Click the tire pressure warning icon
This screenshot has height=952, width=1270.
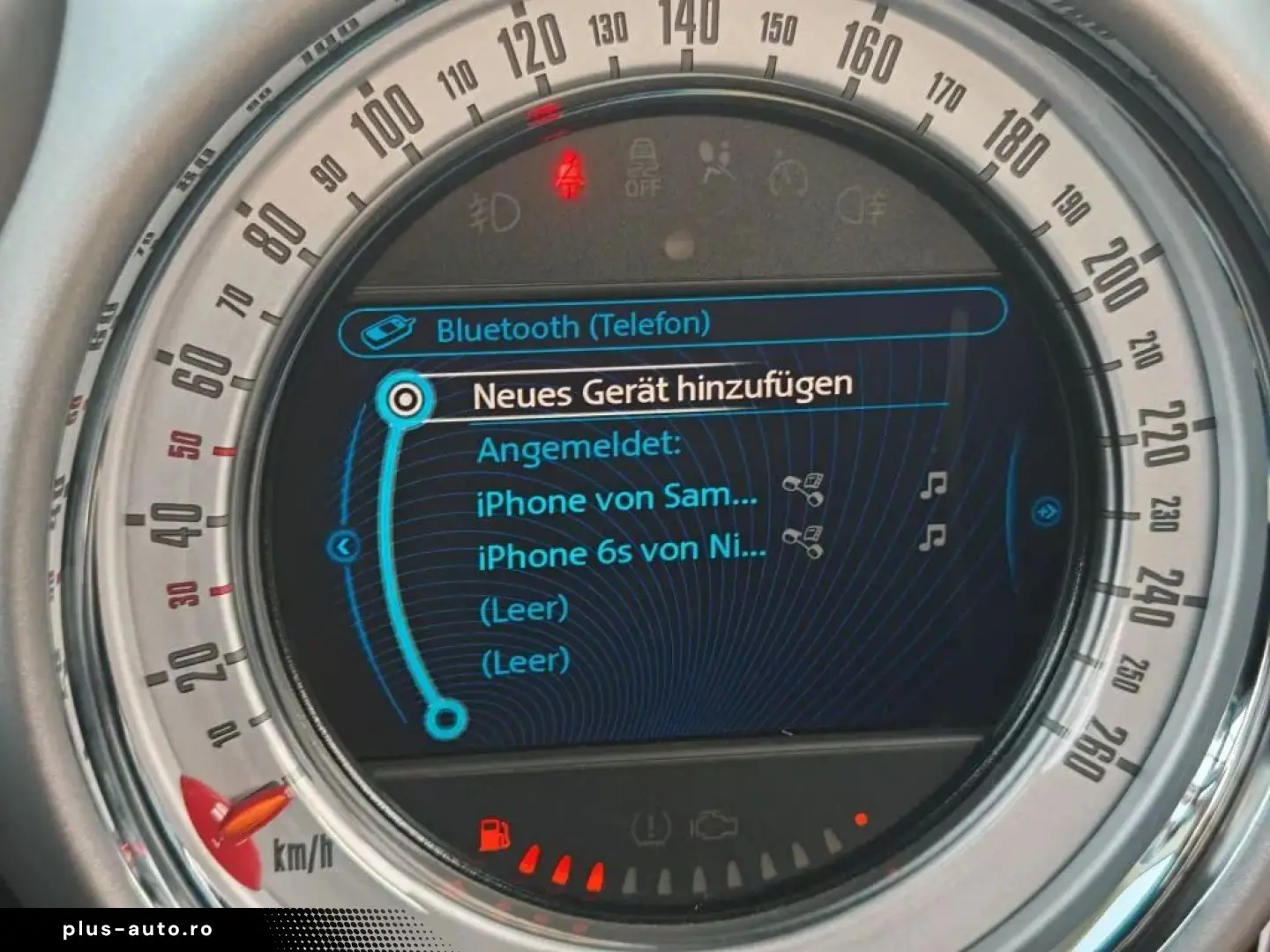tap(650, 827)
